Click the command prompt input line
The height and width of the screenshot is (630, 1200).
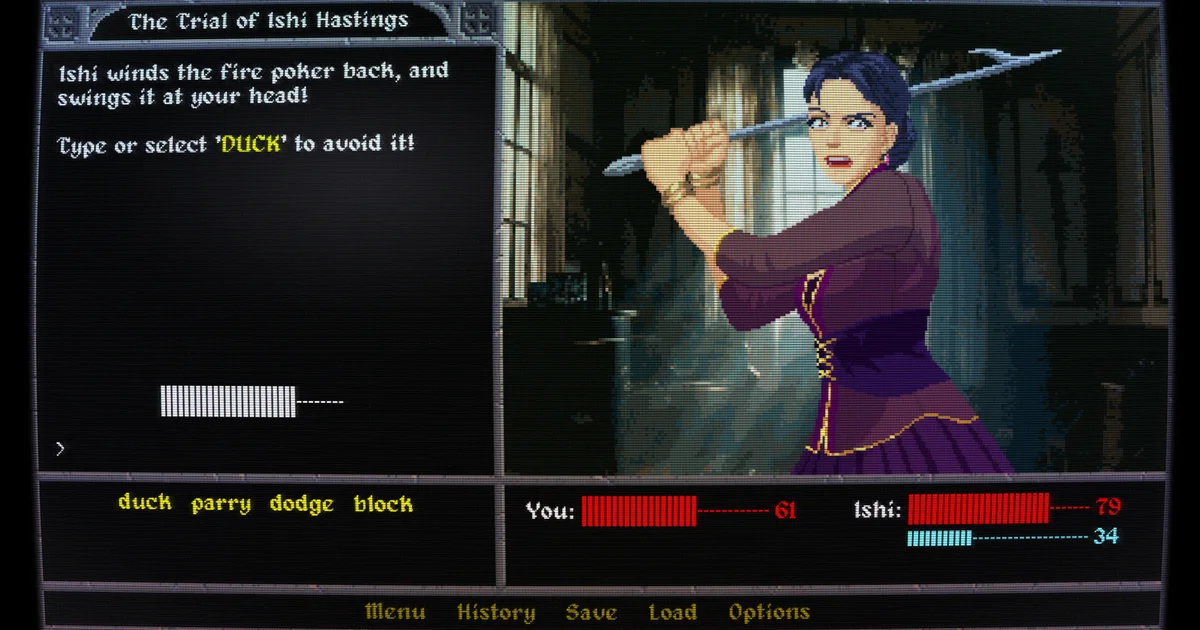click(x=270, y=449)
